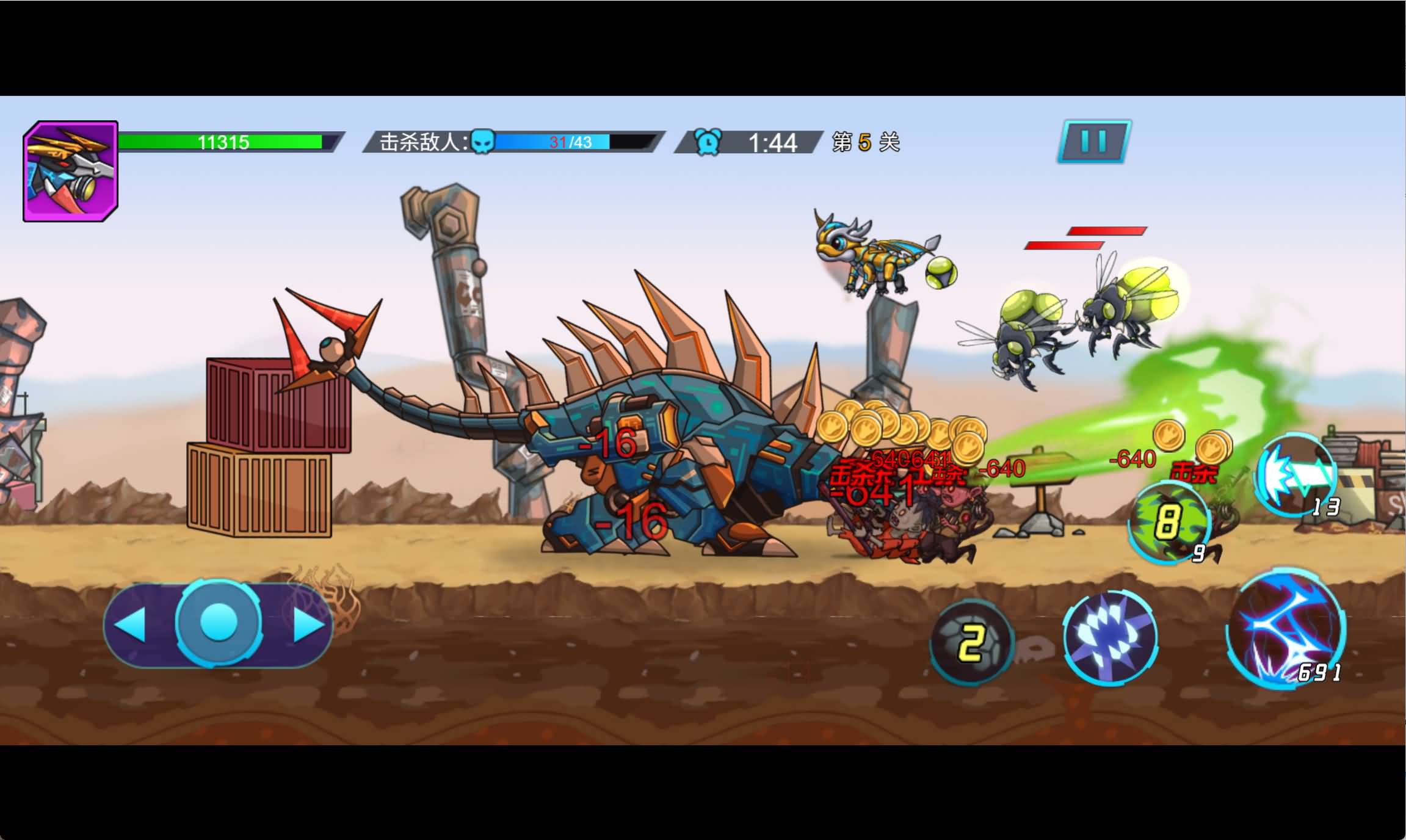Pause the game with the pause button

point(1093,142)
